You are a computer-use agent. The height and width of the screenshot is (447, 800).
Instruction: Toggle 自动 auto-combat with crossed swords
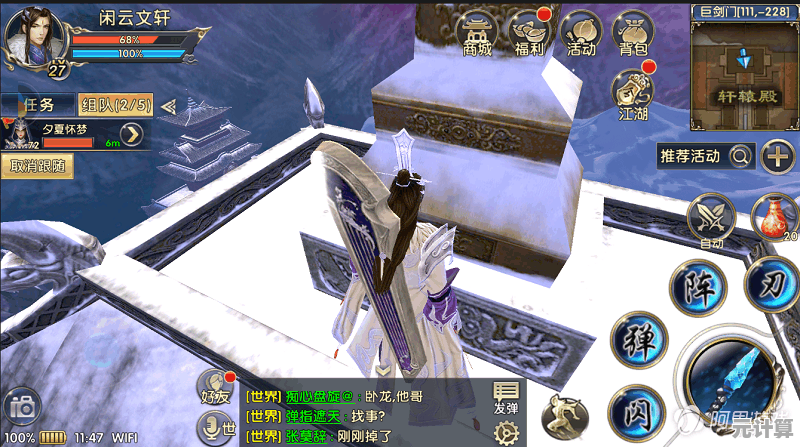tap(711, 219)
